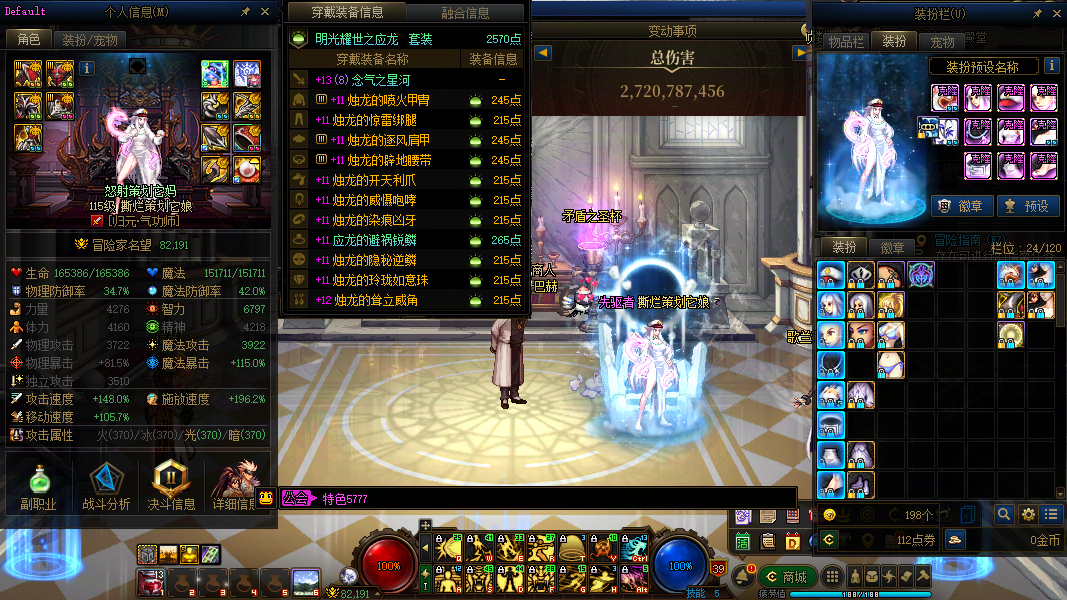Open the 决斗信息 duel info panel

point(171,486)
